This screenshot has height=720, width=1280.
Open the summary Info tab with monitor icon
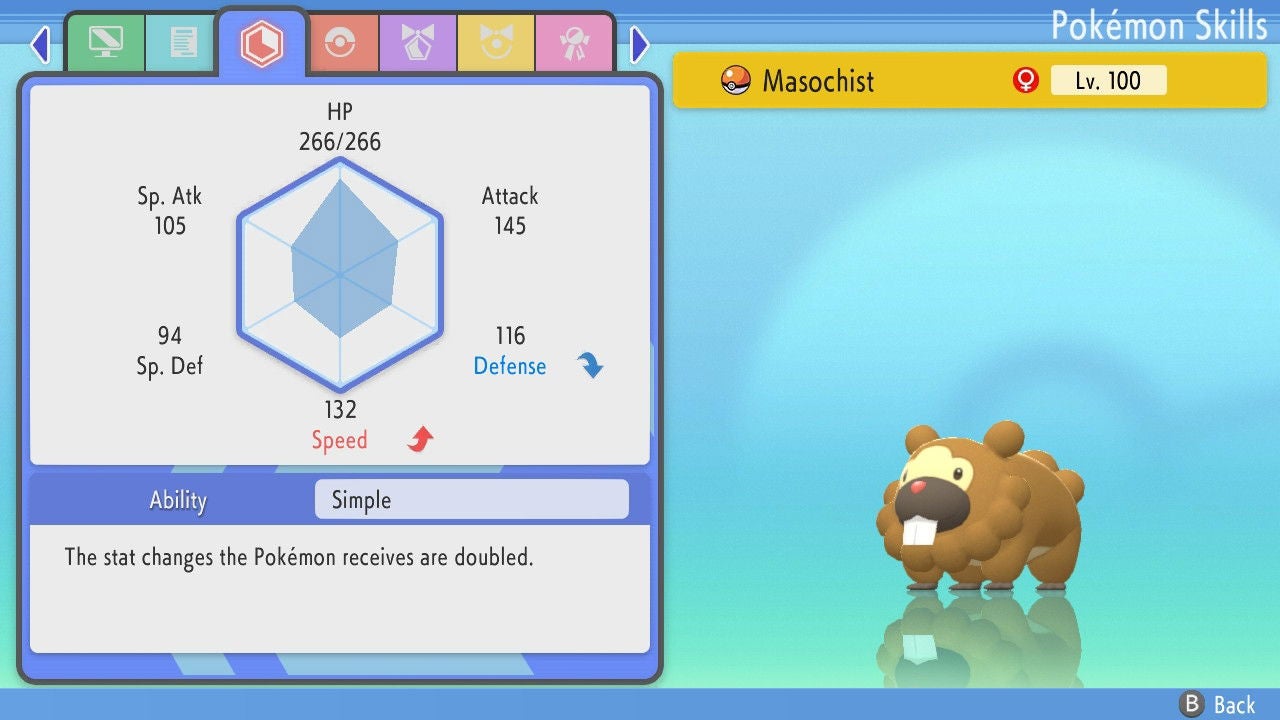[106, 42]
